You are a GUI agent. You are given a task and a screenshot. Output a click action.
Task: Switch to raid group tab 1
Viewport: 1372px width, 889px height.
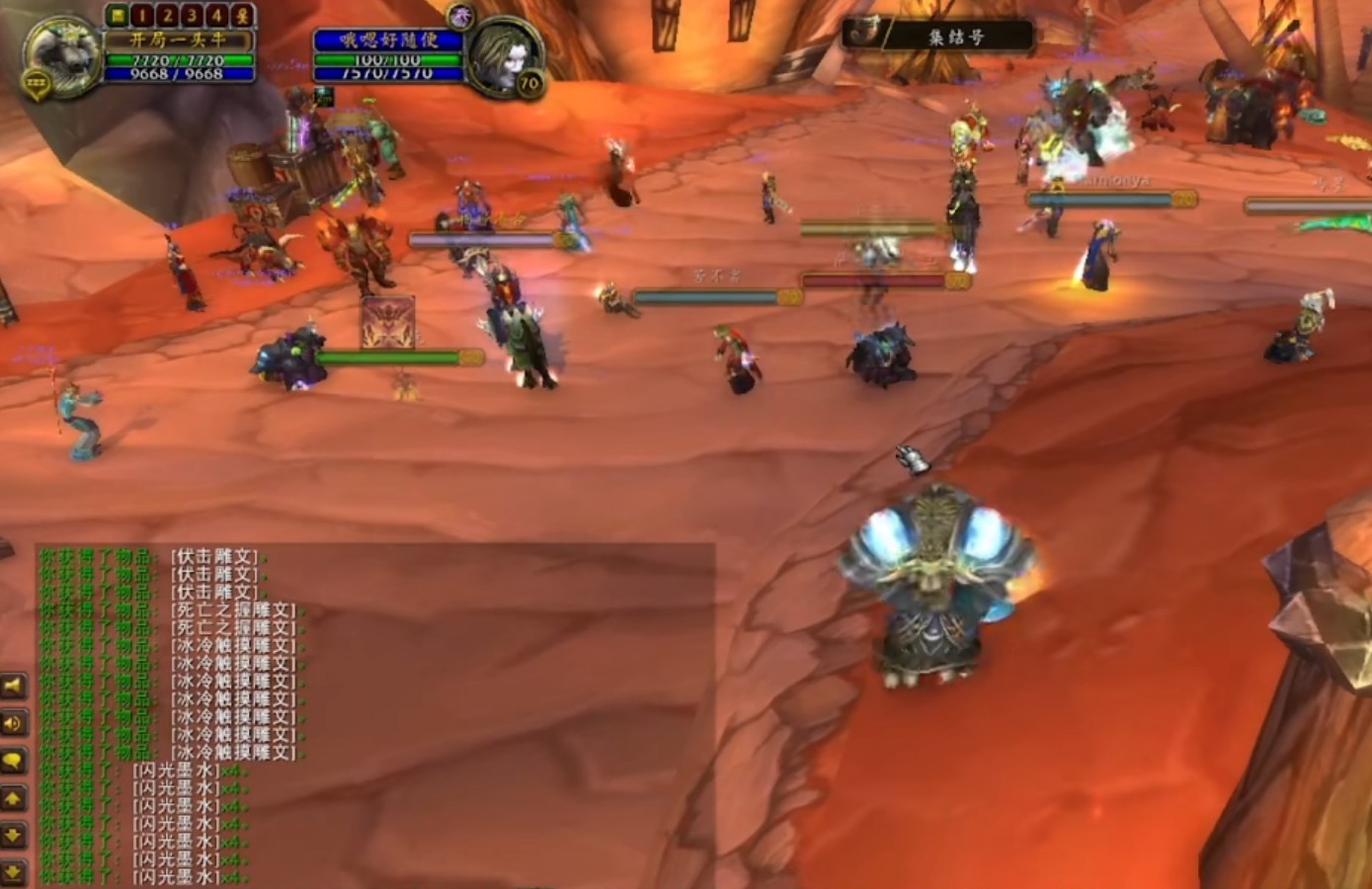point(143,15)
